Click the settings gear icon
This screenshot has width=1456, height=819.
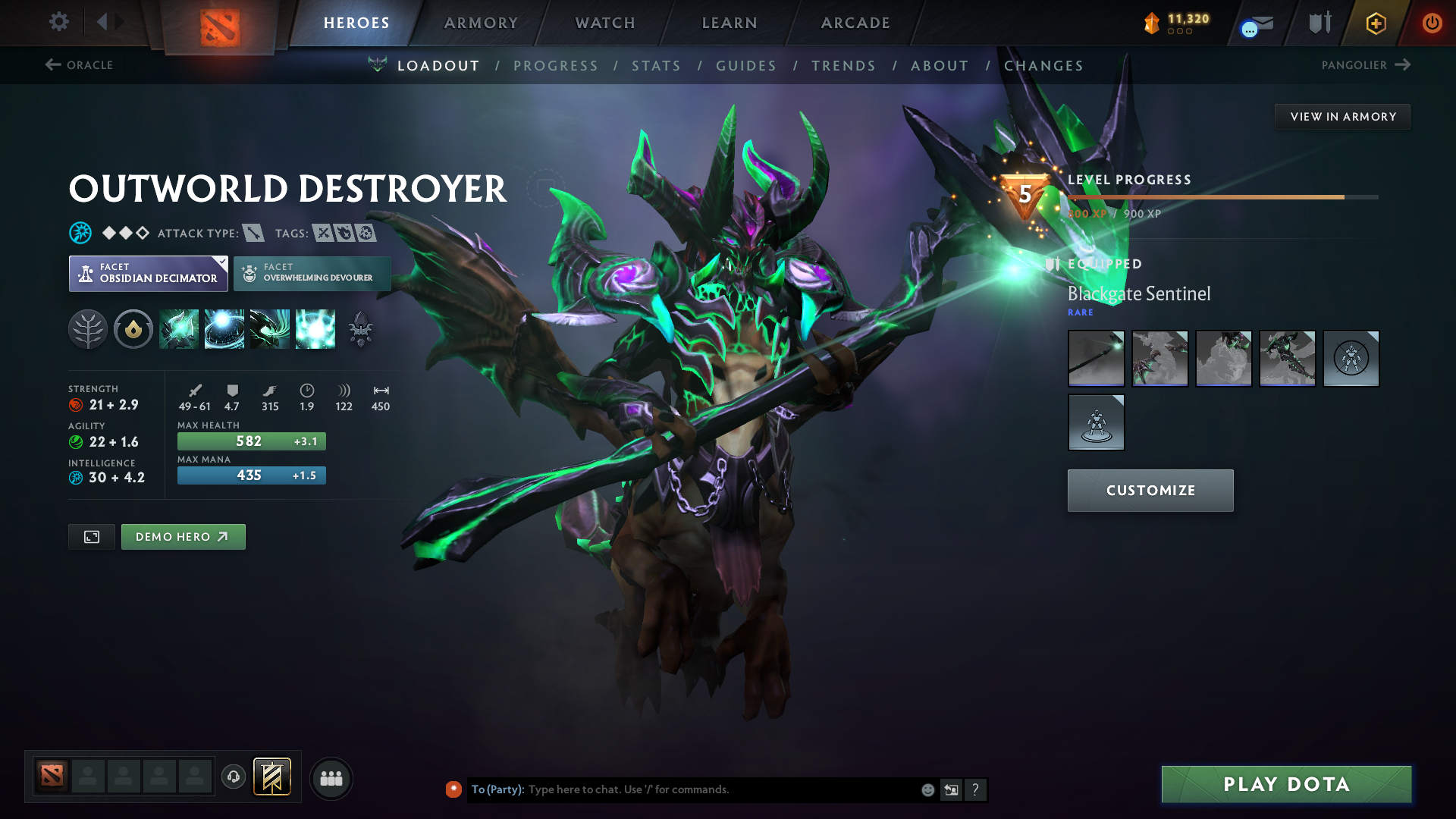(58, 22)
